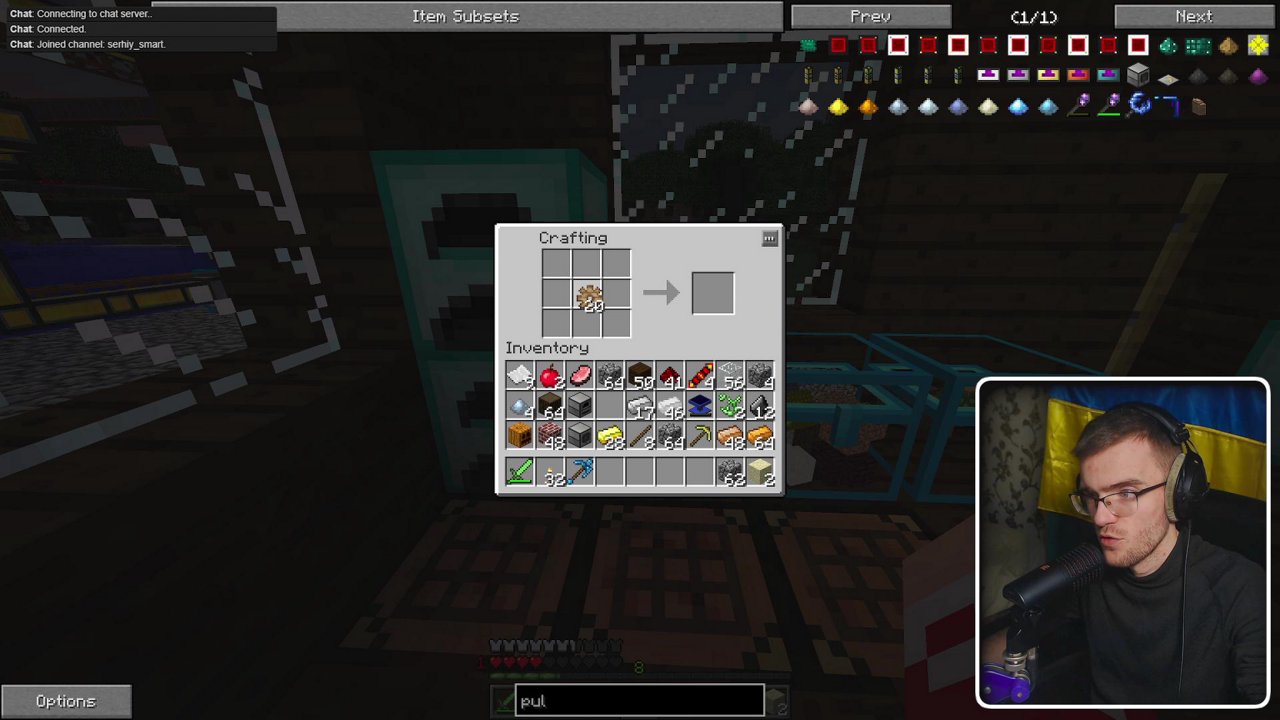Open the Item Subsets dropdown
Image resolution: width=1280 pixels, height=720 pixels.
coord(465,15)
